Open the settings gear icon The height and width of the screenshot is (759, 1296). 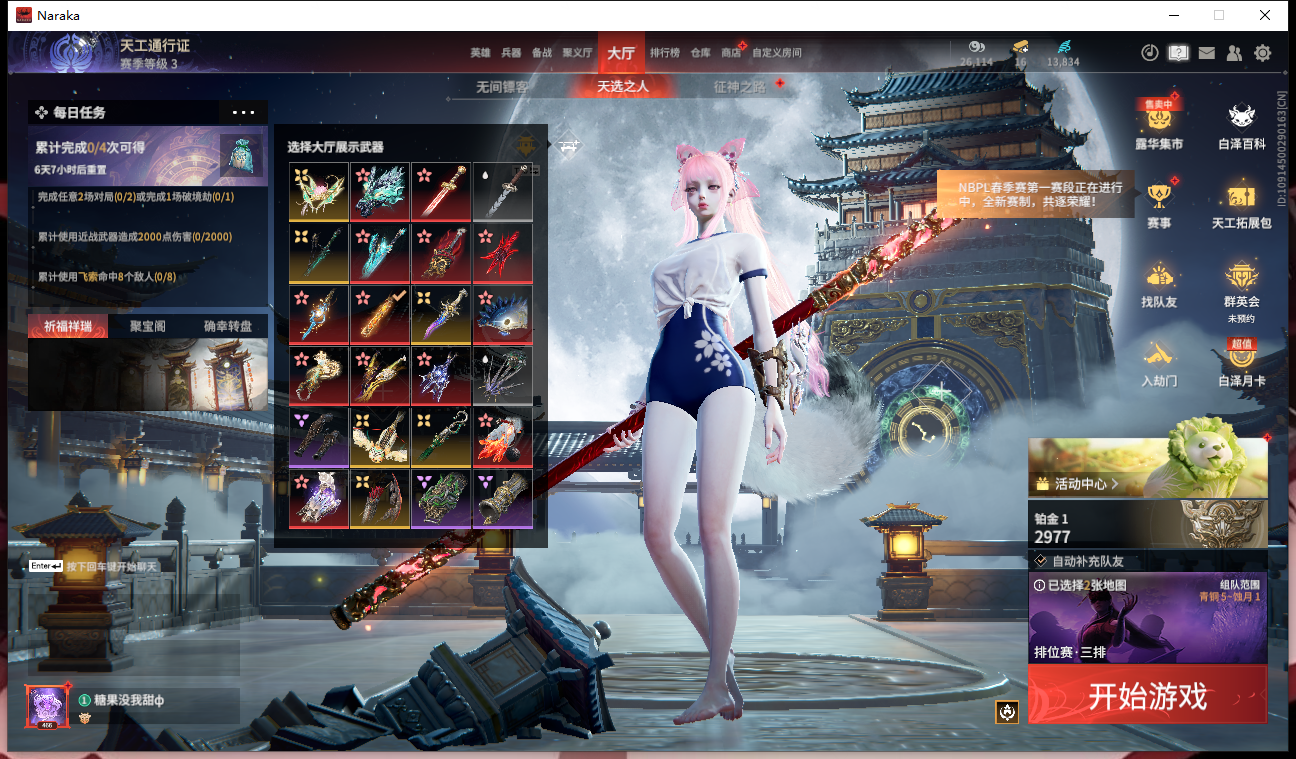point(1263,53)
